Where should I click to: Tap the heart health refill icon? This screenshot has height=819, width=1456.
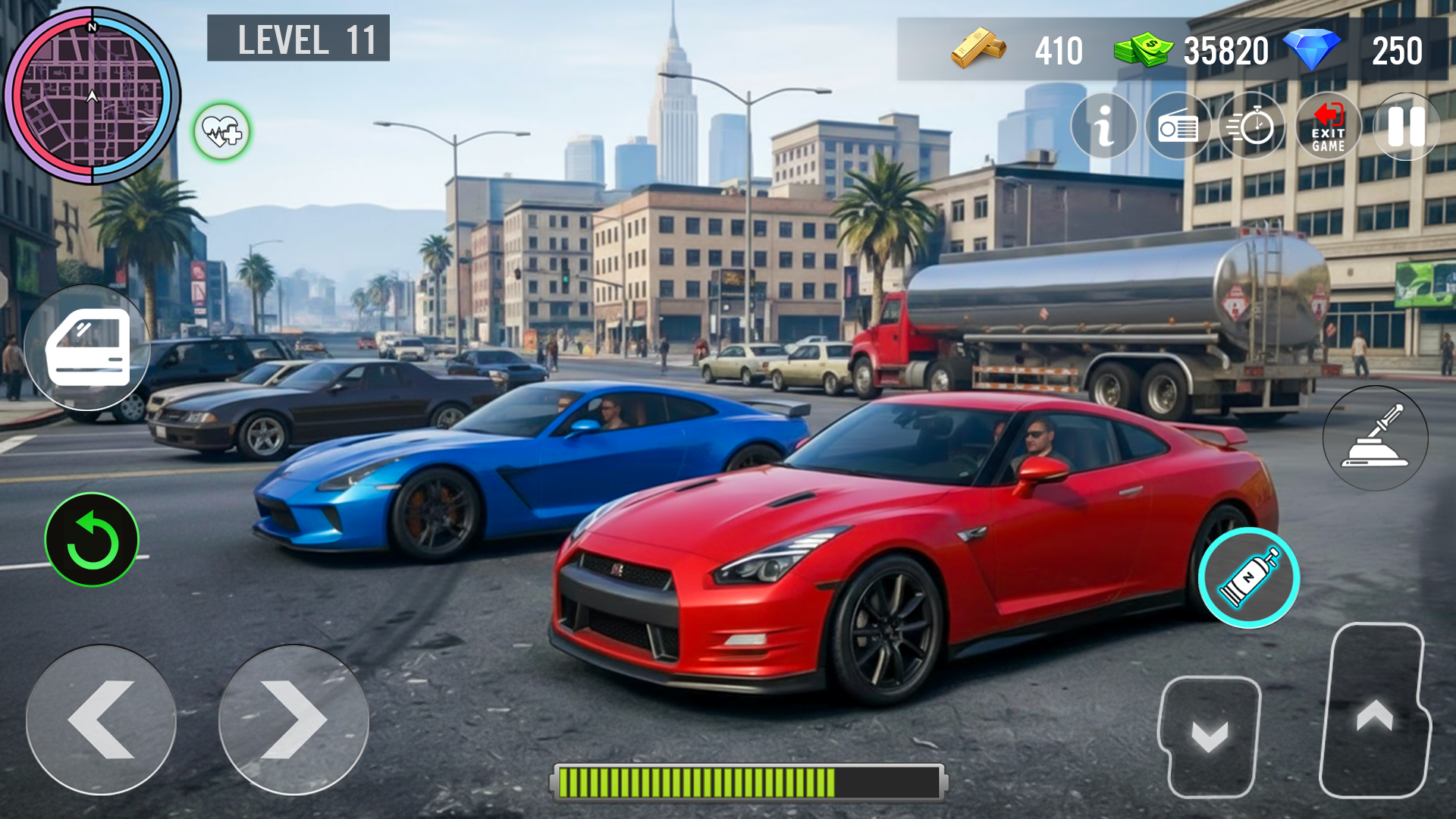(221, 133)
